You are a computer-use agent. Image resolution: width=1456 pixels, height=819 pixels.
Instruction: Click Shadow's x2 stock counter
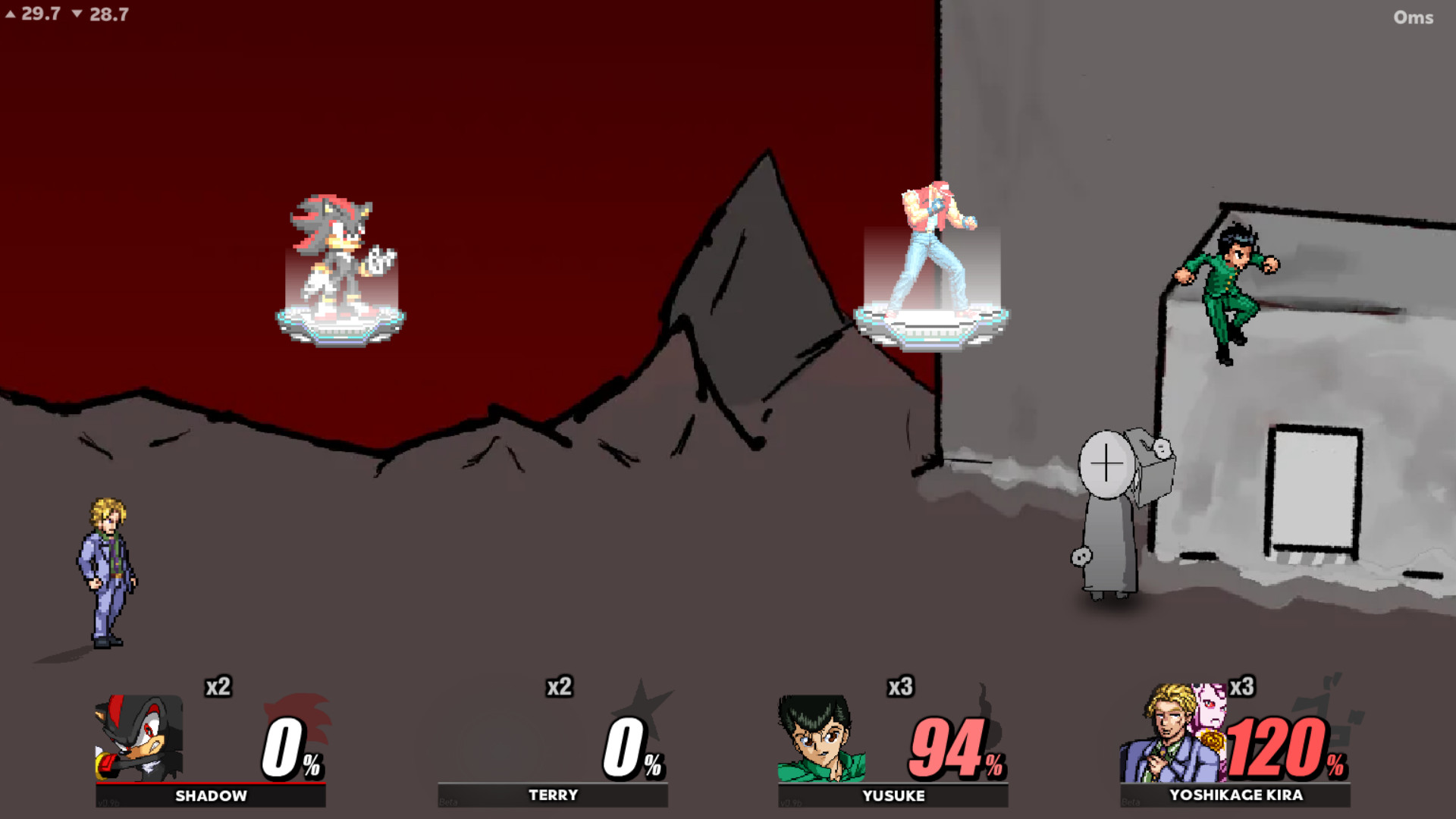coord(218,689)
